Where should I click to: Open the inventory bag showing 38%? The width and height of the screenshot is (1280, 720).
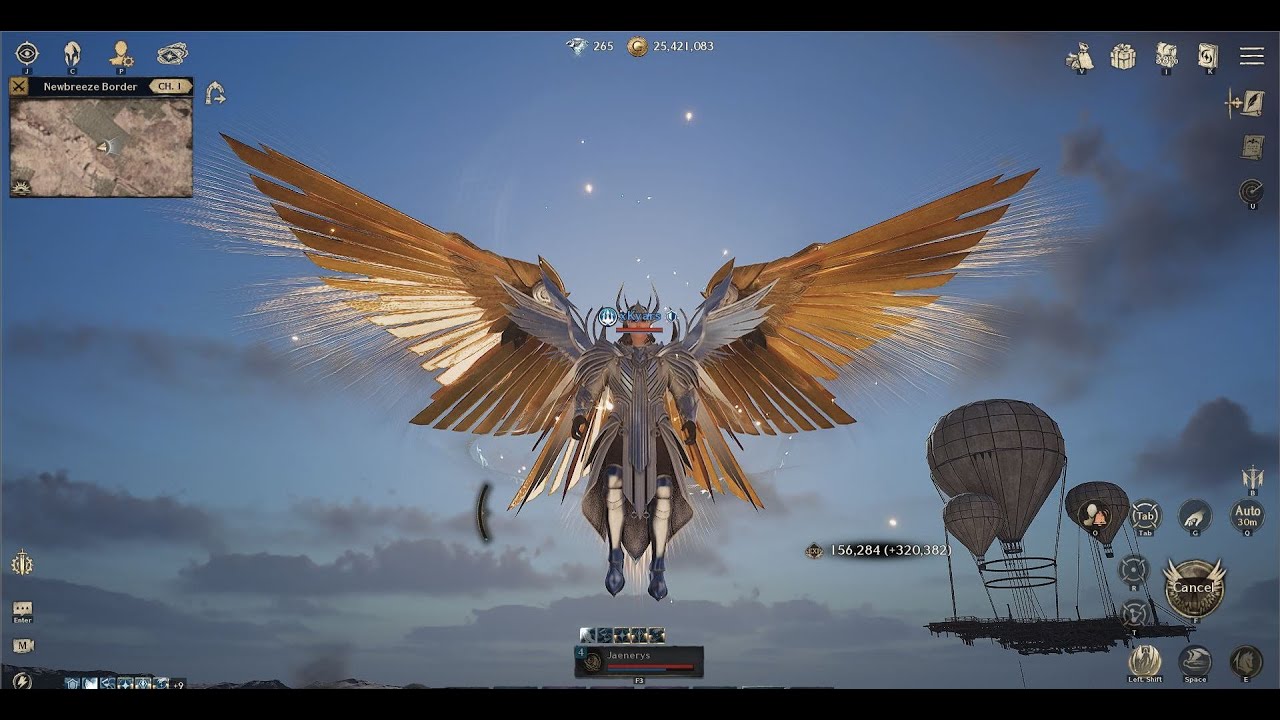point(1166,55)
